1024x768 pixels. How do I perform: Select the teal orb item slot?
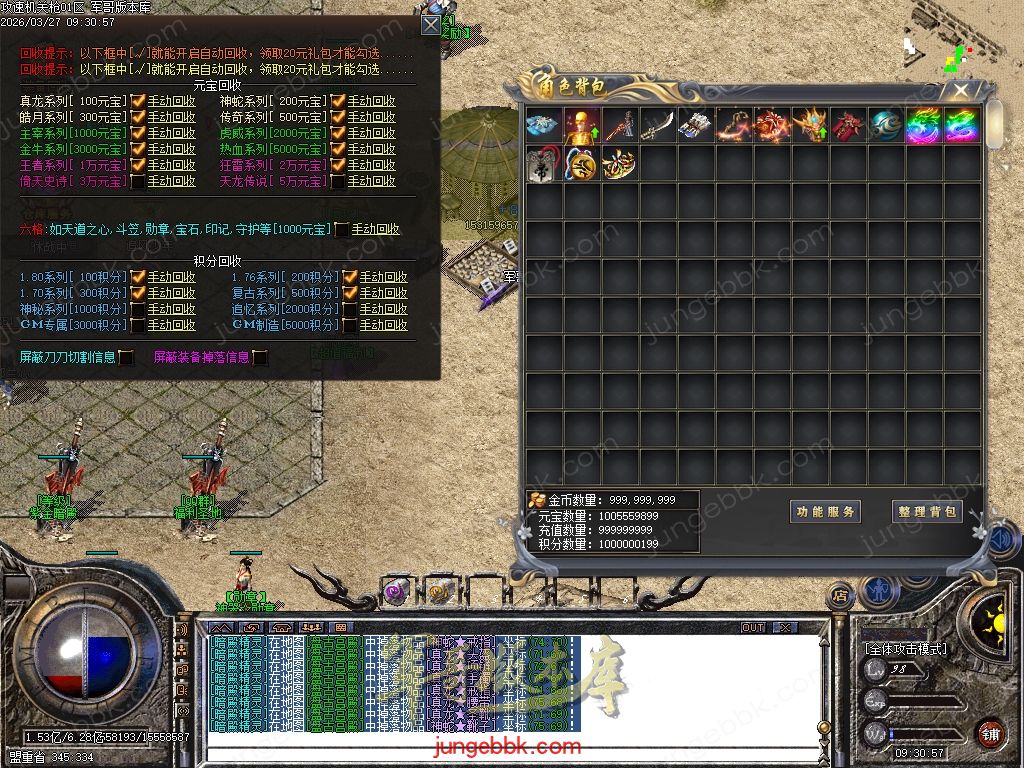click(x=885, y=126)
